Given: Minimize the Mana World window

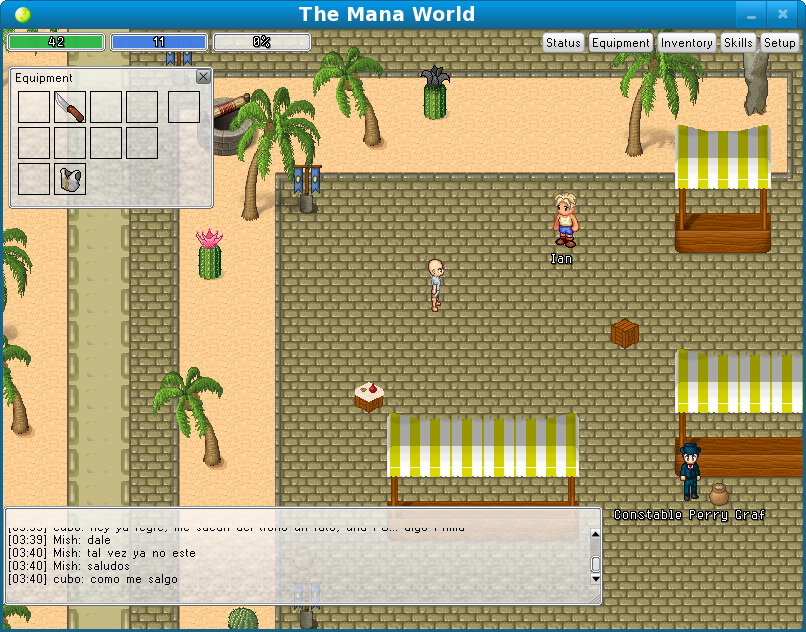Looking at the screenshot, I should pos(749,15).
